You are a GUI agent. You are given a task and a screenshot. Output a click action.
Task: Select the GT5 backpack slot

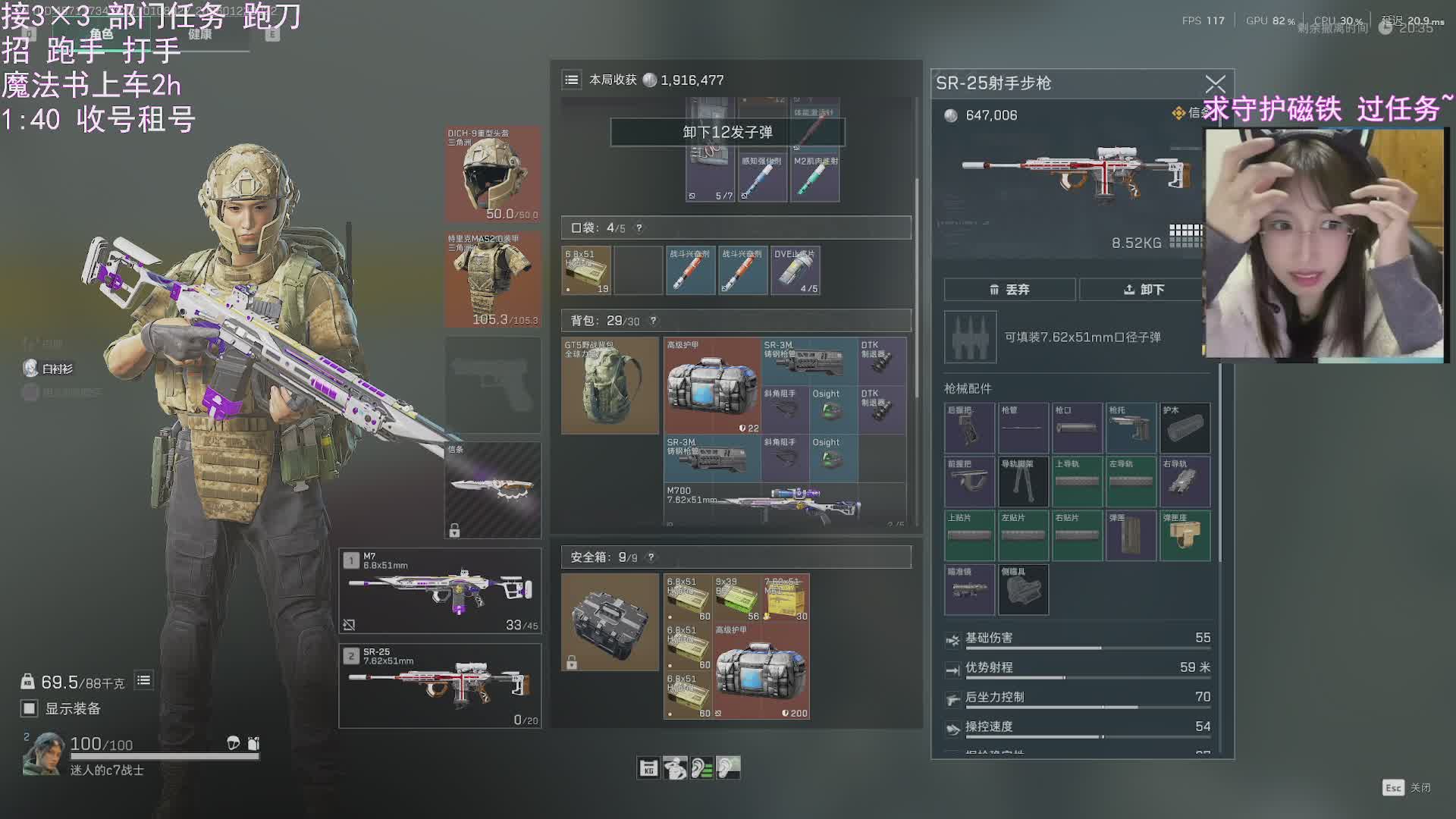(x=610, y=385)
